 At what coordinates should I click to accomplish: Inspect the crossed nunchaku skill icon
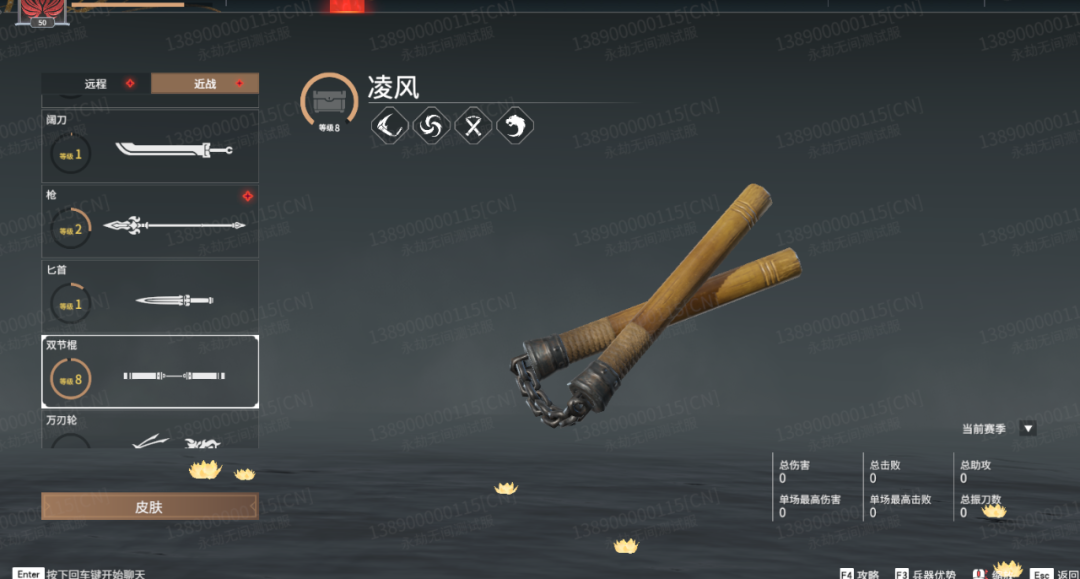pos(474,126)
